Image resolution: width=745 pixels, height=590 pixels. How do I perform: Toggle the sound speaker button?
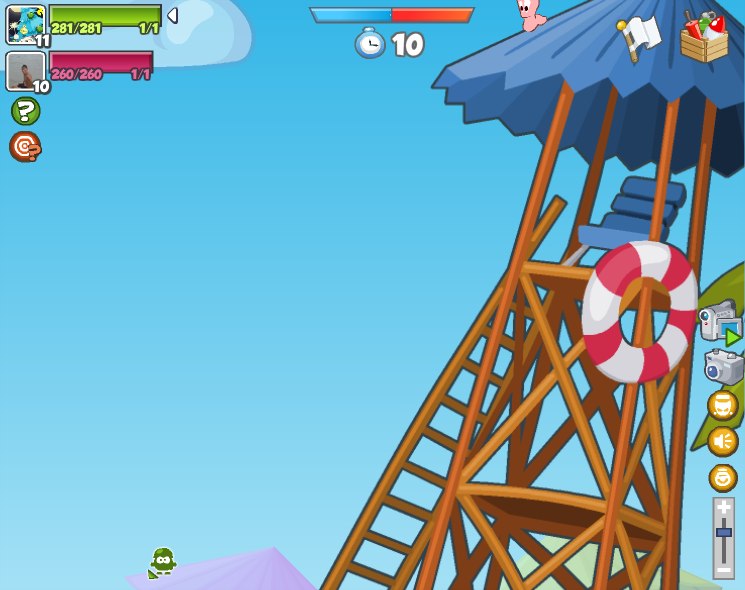point(723,441)
